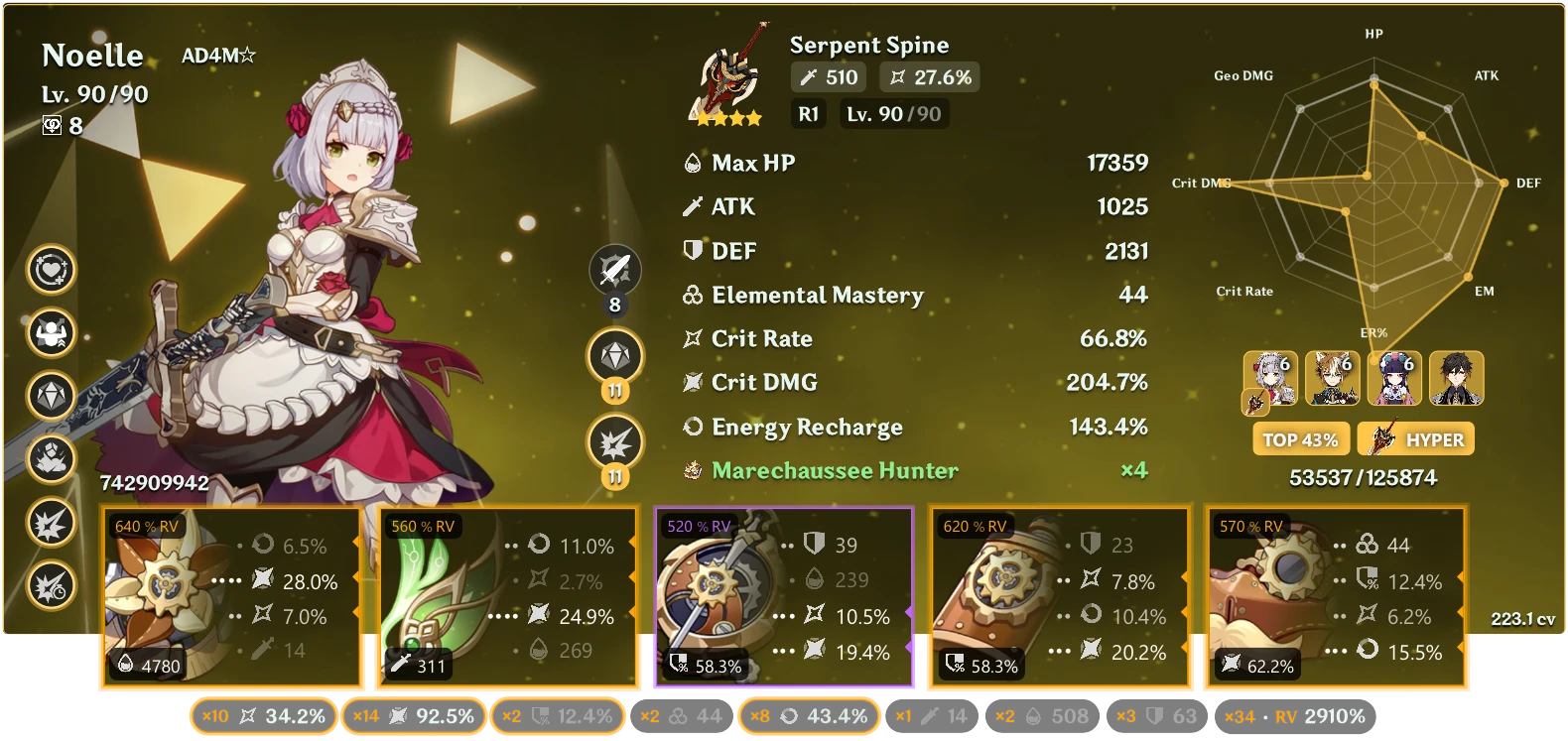
Task: Click the normal attack talent level icon
Action: (615, 270)
